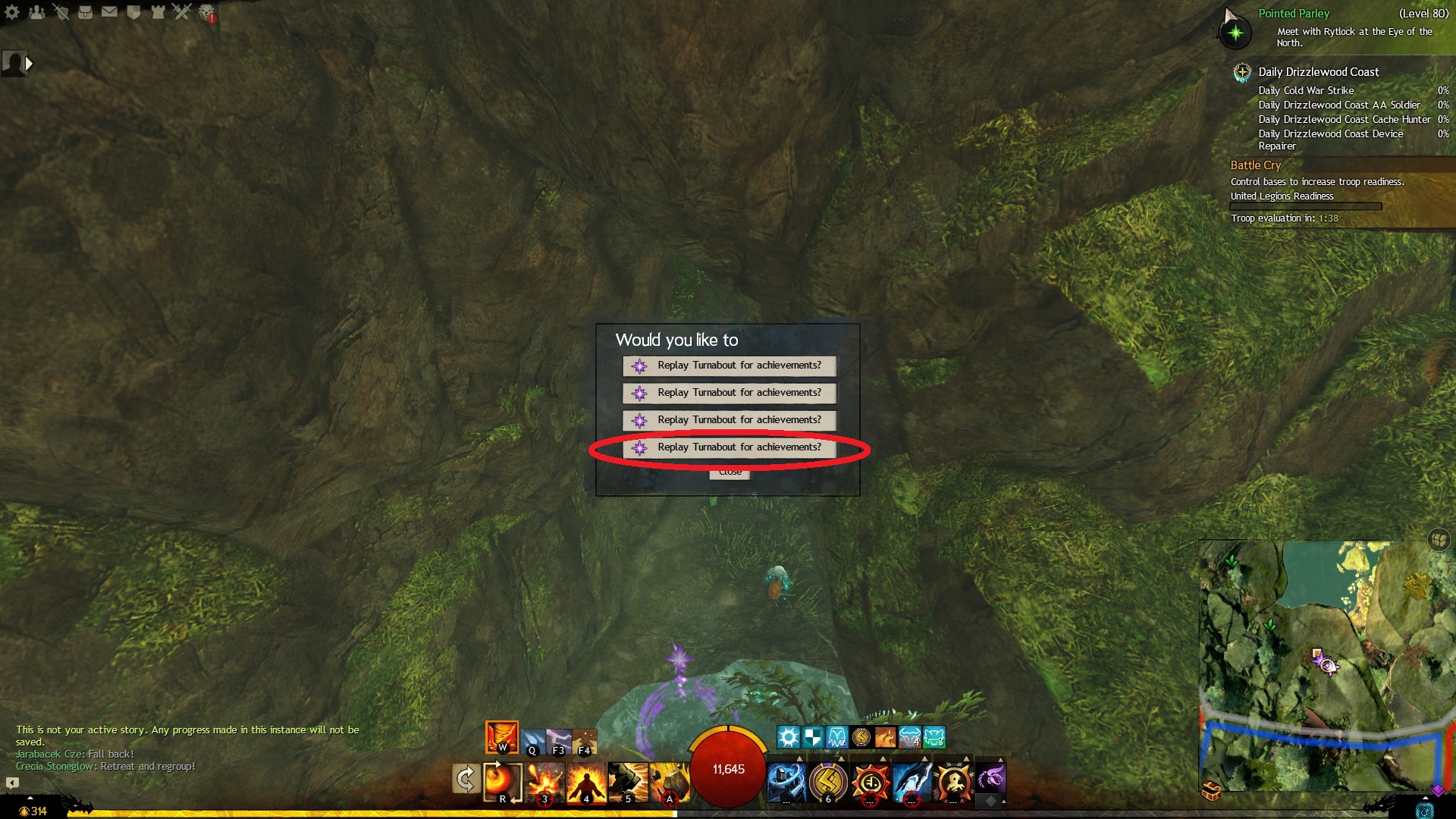The height and width of the screenshot is (819, 1456).
Task: Activate the fire tornado skill
Action: click(502, 736)
